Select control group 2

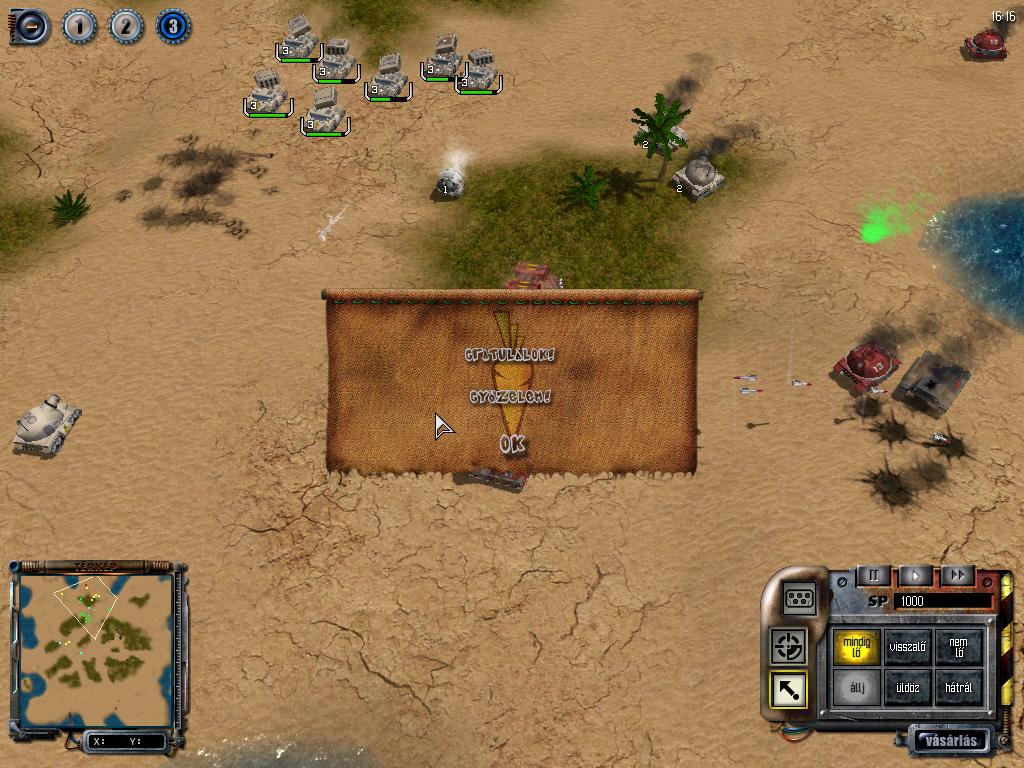(x=126, y=26)
